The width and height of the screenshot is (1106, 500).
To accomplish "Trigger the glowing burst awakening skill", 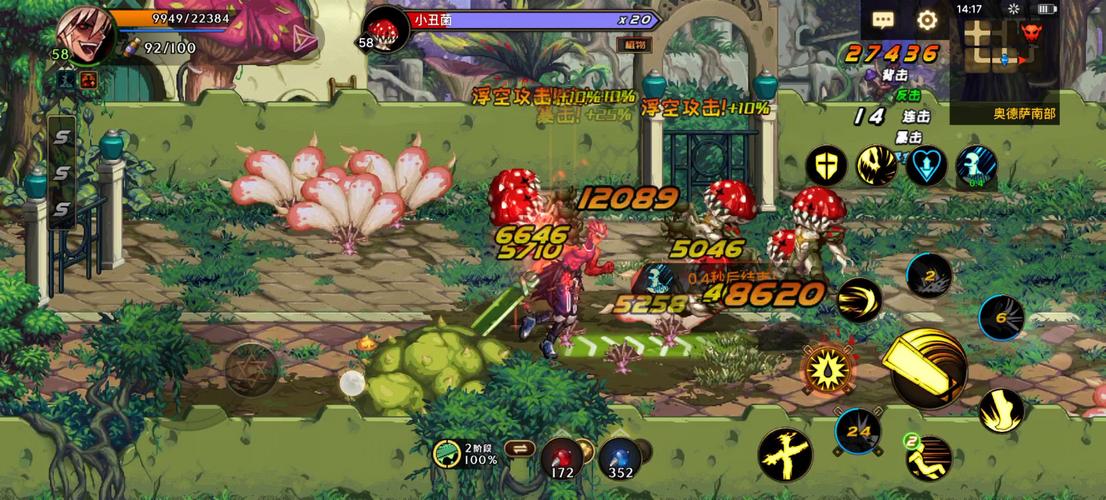I will tap(828, 369).
